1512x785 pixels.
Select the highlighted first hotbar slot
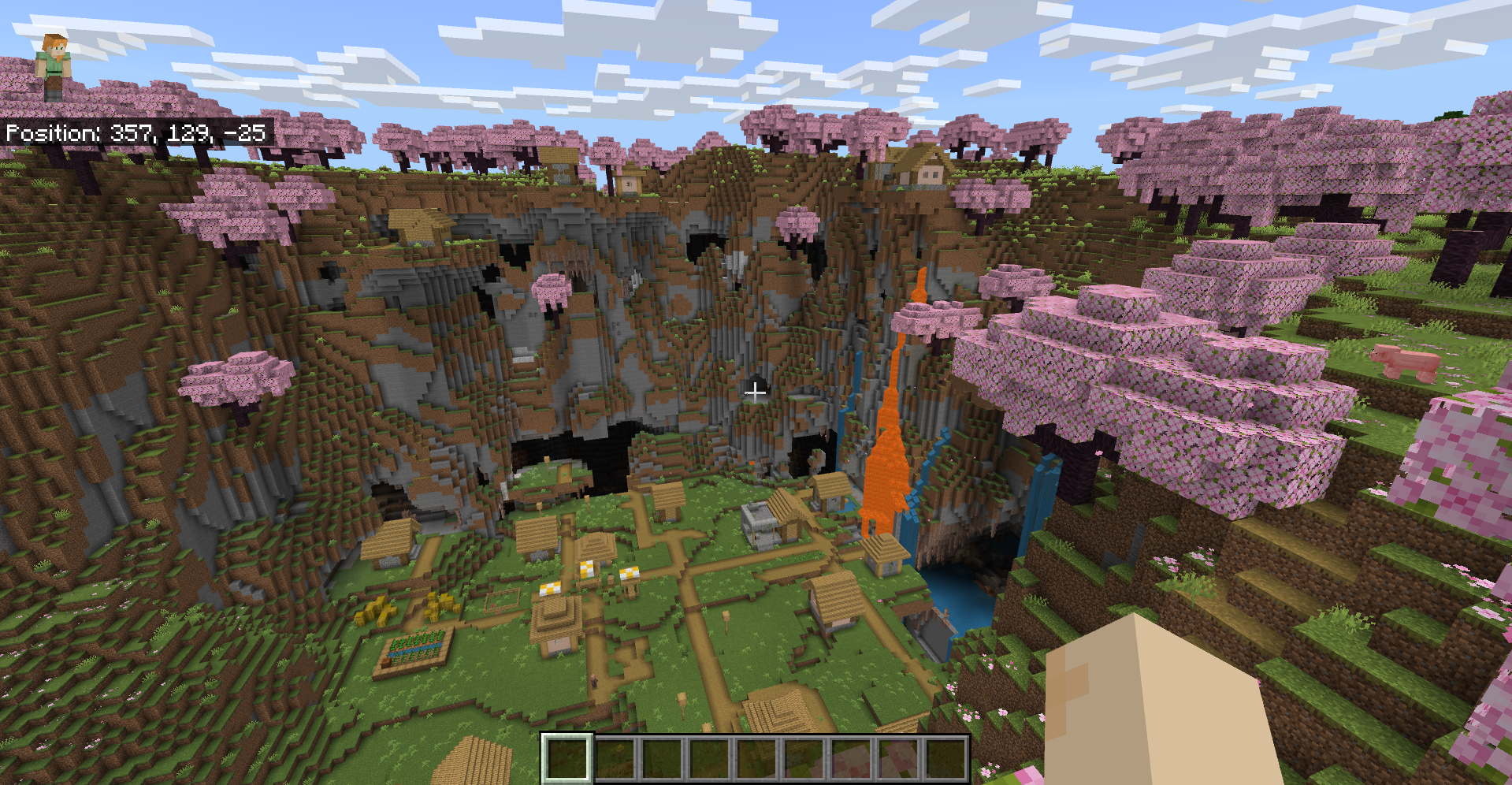[567, 759]
